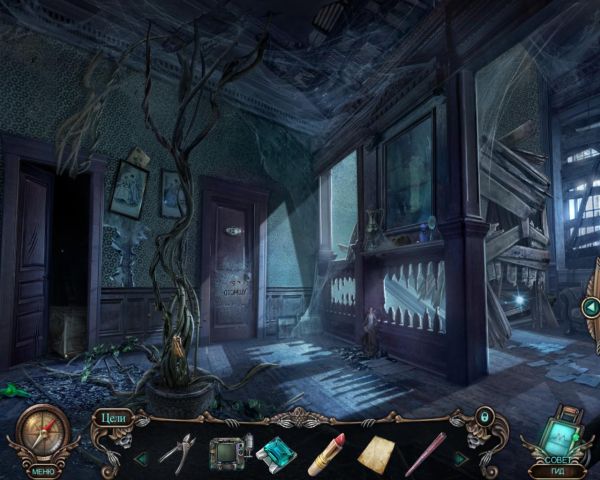Open the Цели objectives tab
This screenshot has width=600, height=480.
[x=112, y=419]
